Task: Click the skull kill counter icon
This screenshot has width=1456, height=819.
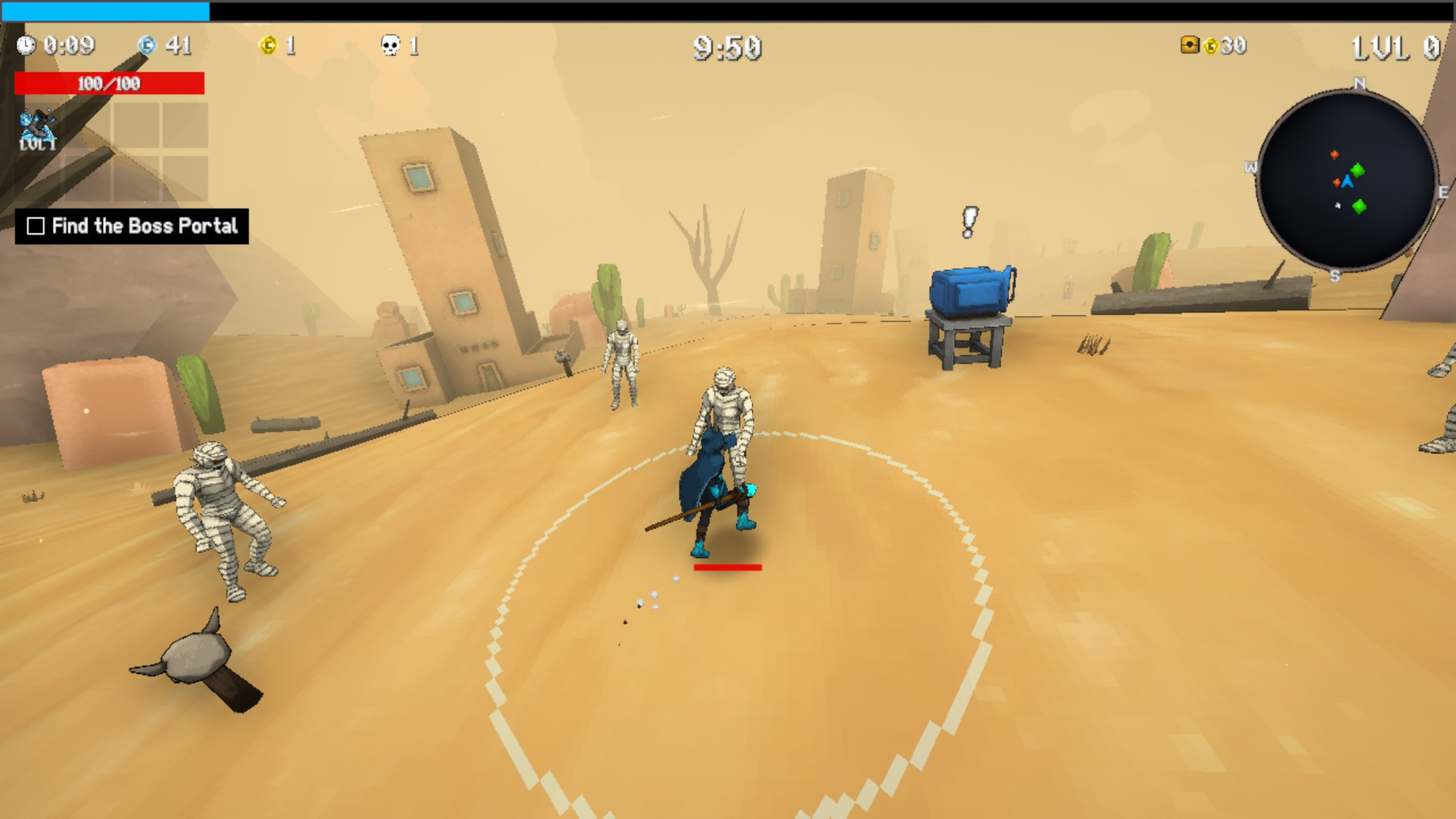Action: [390, 44]
